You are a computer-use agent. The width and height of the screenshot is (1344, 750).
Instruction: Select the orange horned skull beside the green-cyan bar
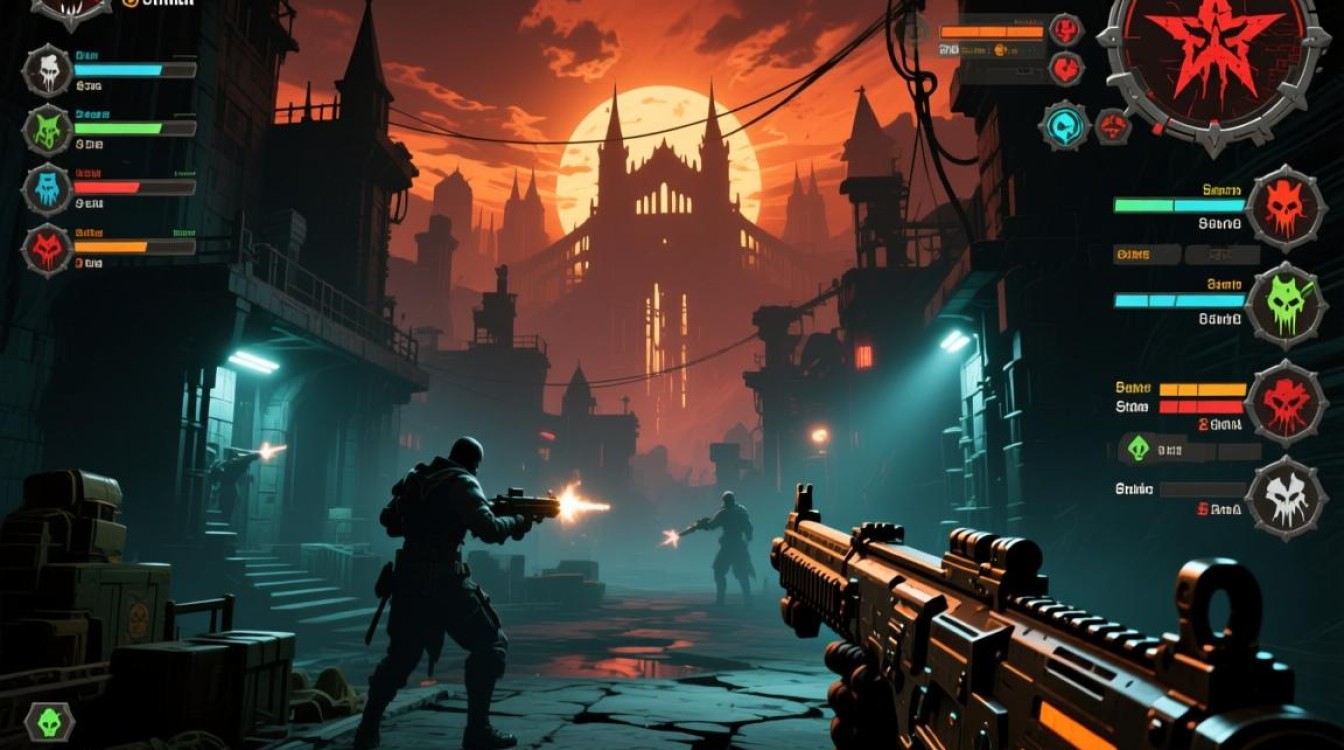[1286, 208]
